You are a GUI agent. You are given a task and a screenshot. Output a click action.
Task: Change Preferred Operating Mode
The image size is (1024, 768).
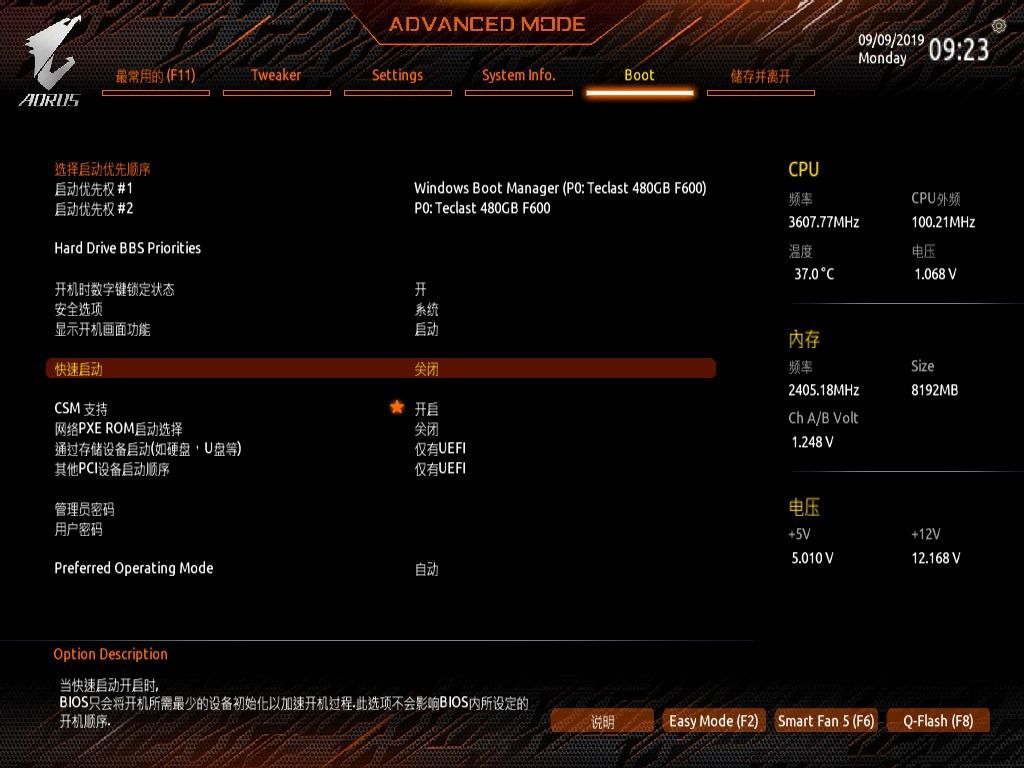coord(133,568)
